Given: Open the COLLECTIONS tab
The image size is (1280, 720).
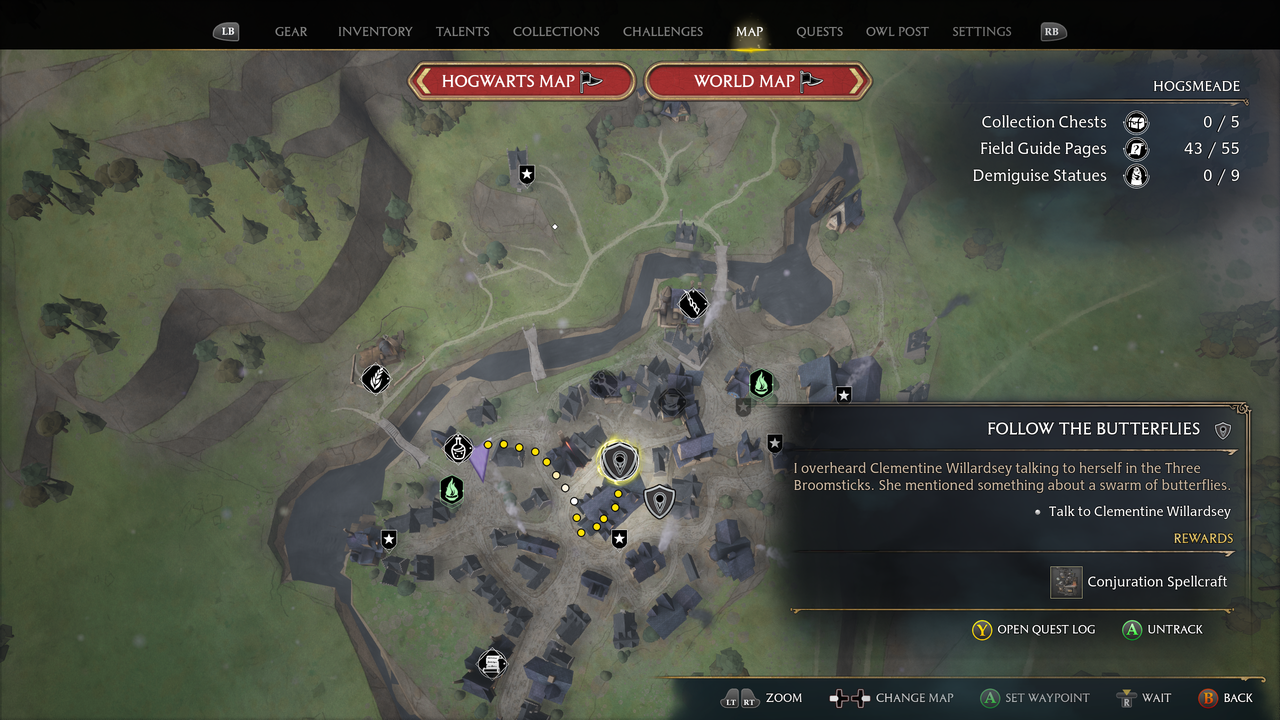Looking at the screenshot, I should click(555, 31).
